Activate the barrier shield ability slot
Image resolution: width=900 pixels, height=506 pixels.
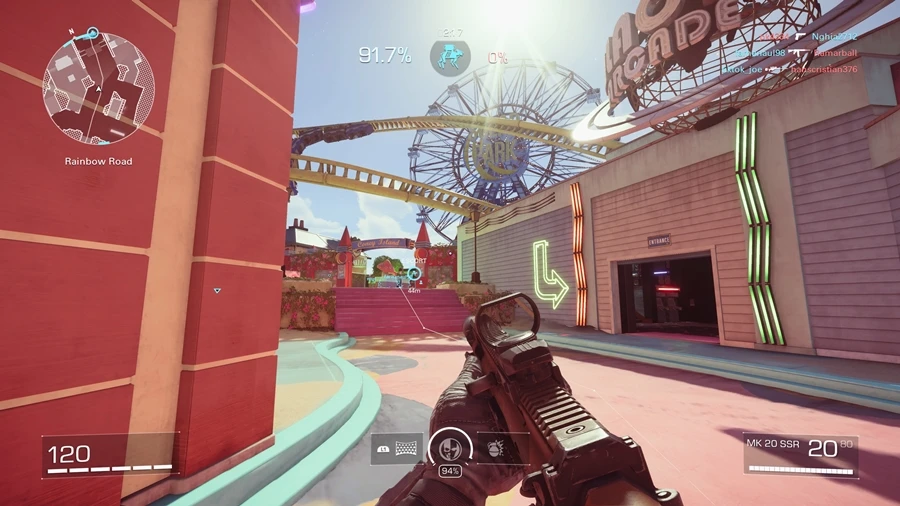tap(397, 449)
